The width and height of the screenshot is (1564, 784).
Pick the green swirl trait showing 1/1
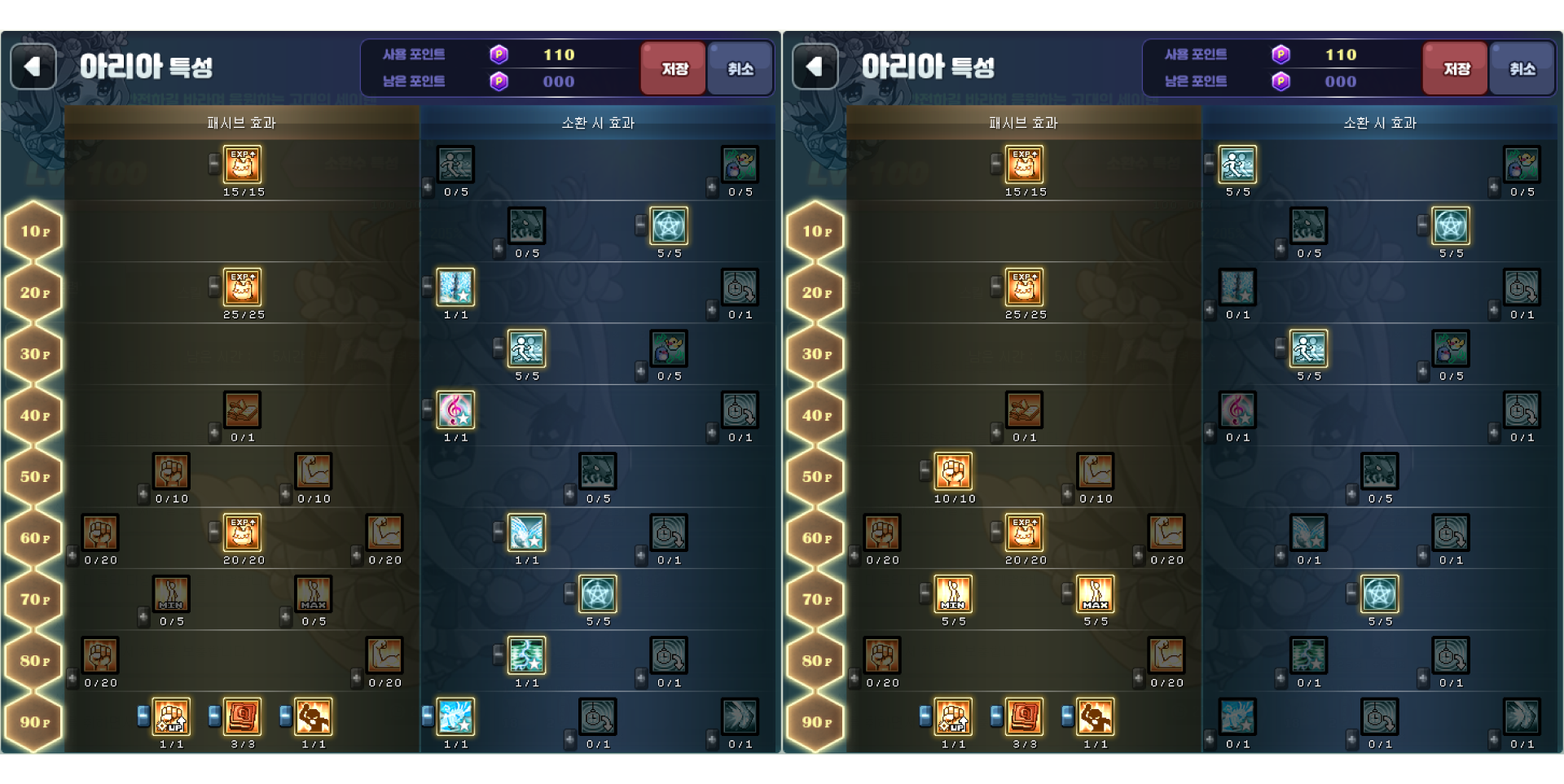tap(526, 656)
